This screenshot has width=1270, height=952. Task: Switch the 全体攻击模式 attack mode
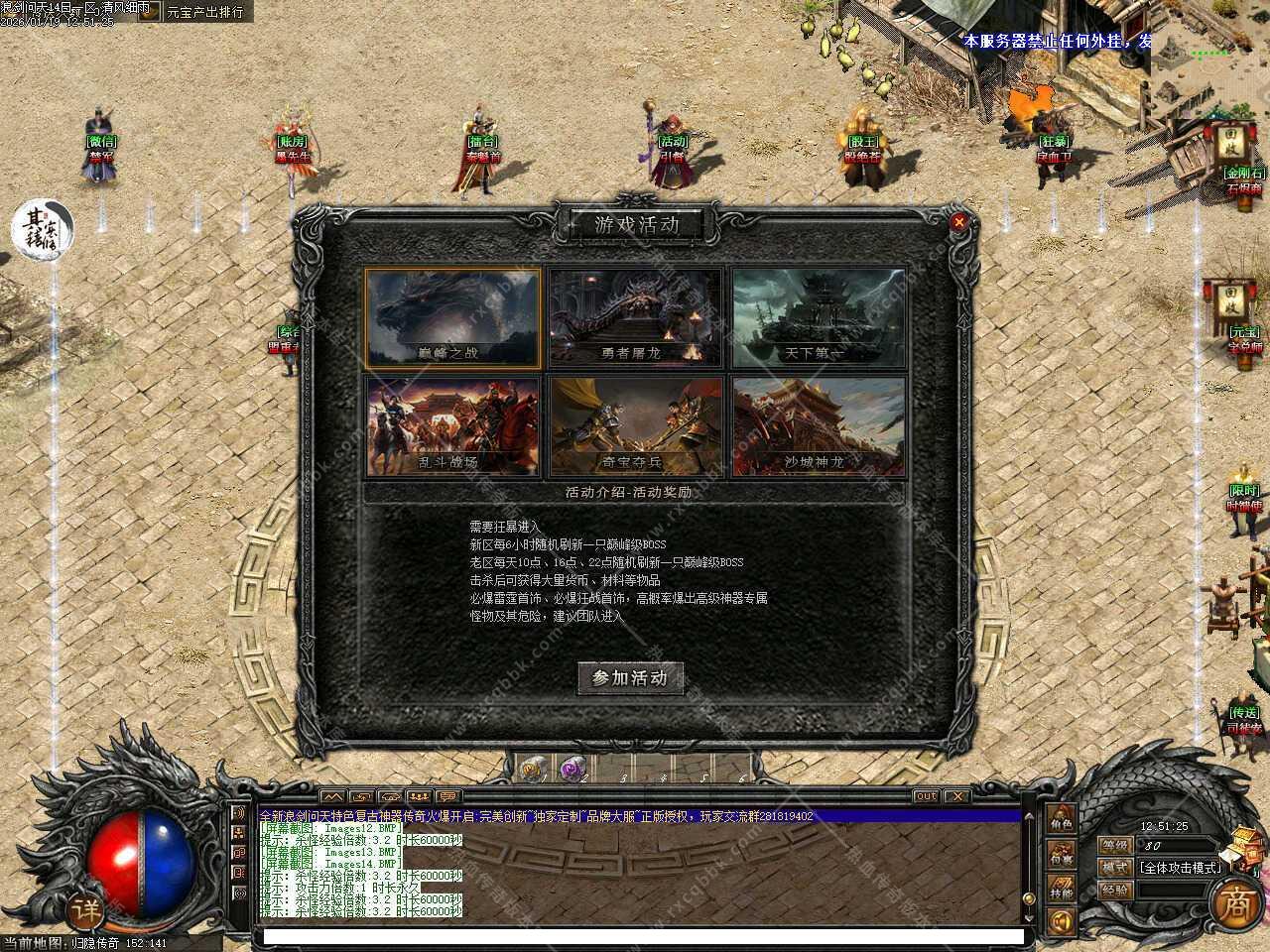click(x=1179, y=867)
